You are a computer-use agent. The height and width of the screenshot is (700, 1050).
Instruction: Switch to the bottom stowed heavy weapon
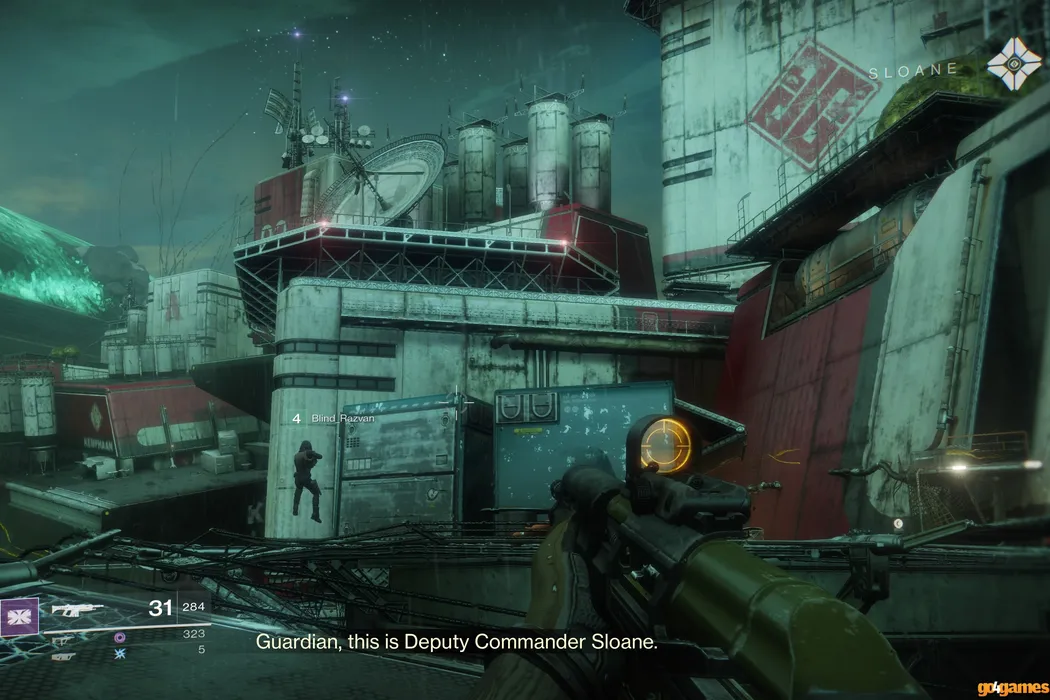click(62, 656)
